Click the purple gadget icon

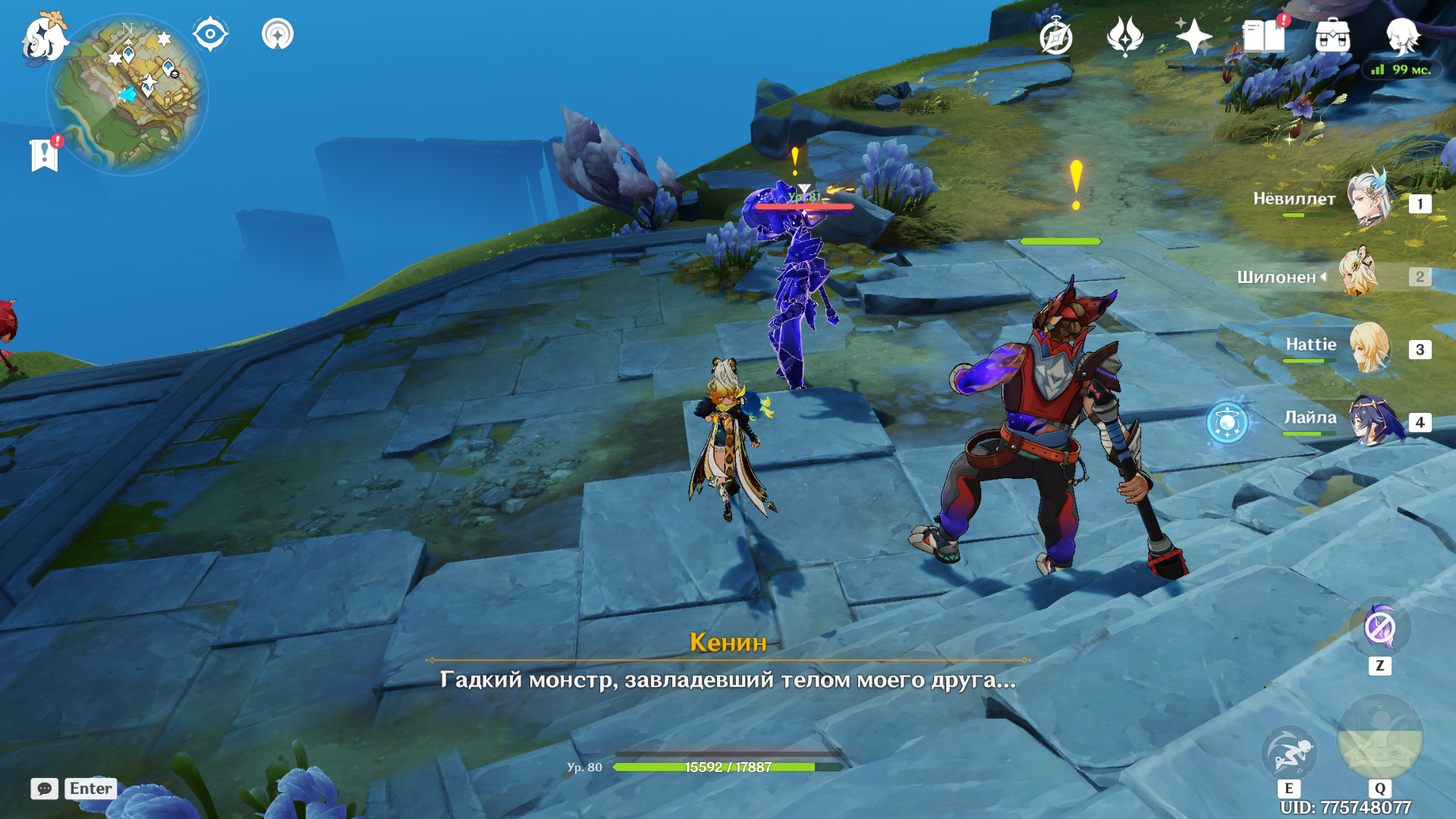(1379, 628)
